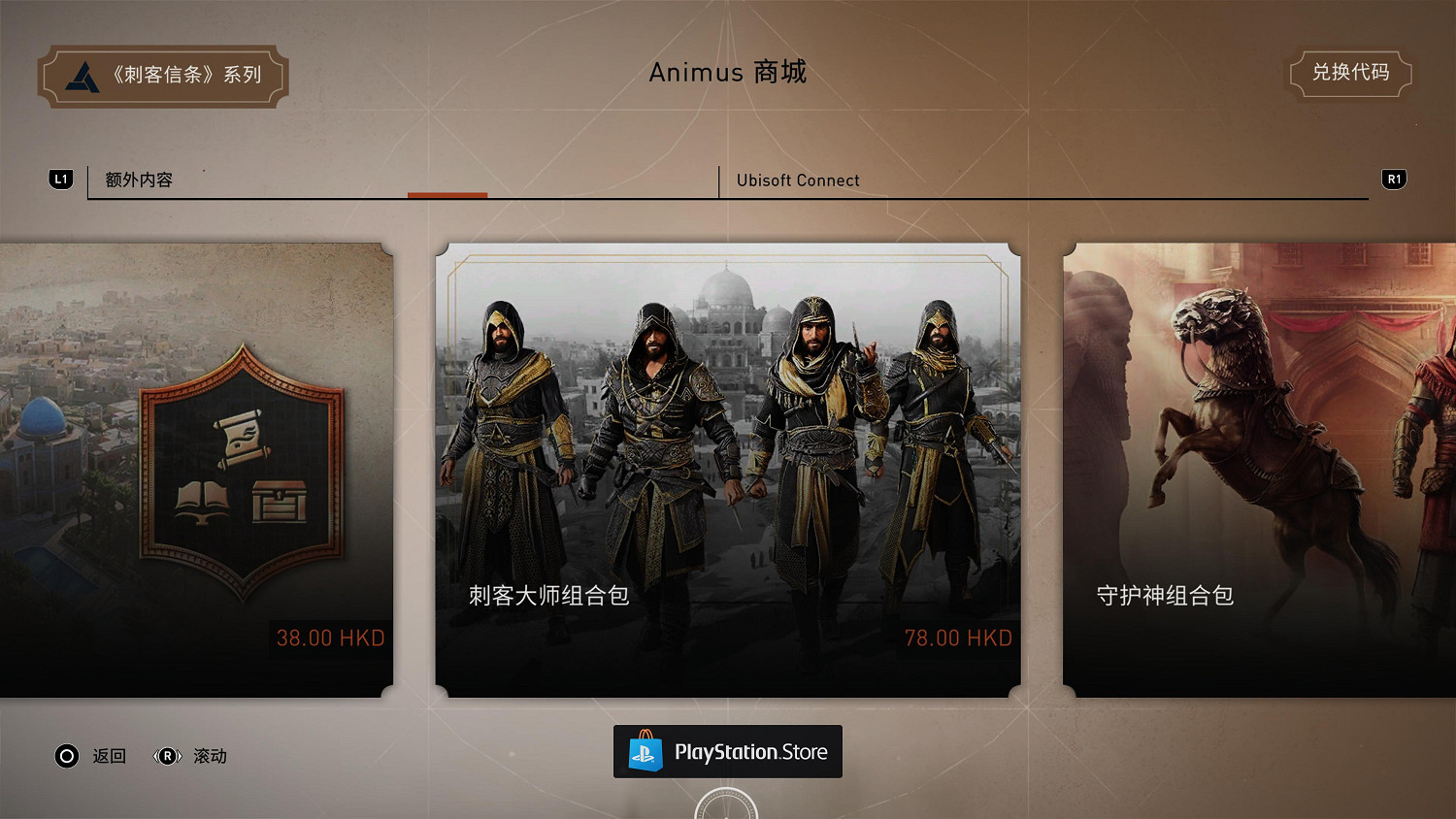The image size is (1456, 819).
Task: Click the tab underline progress indicator
Action: (x=447, y=194)
